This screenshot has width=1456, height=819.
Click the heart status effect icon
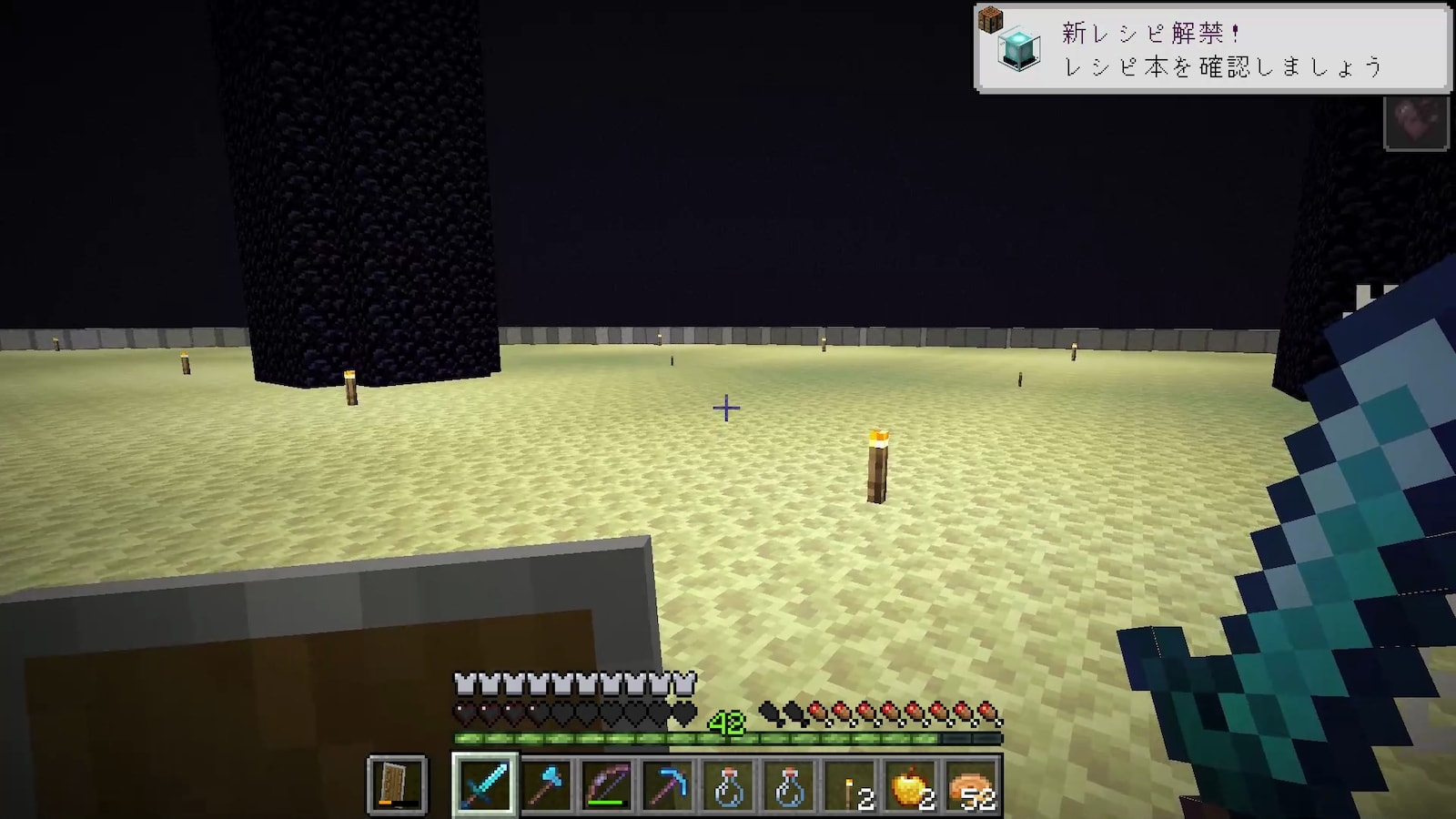[1416, 122]
